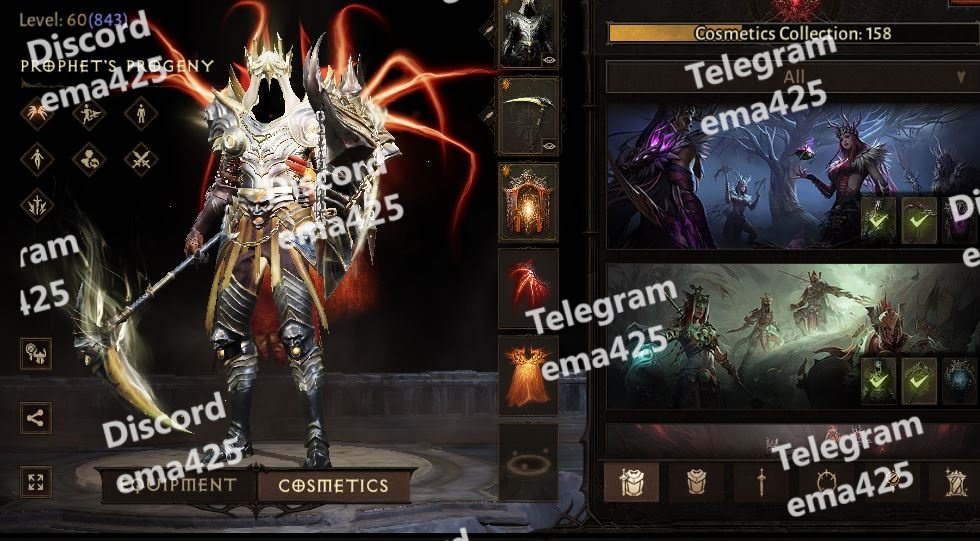Select the full armor set category tab
The height and width of the screenshot is (541, 980).
coord(632,483)
